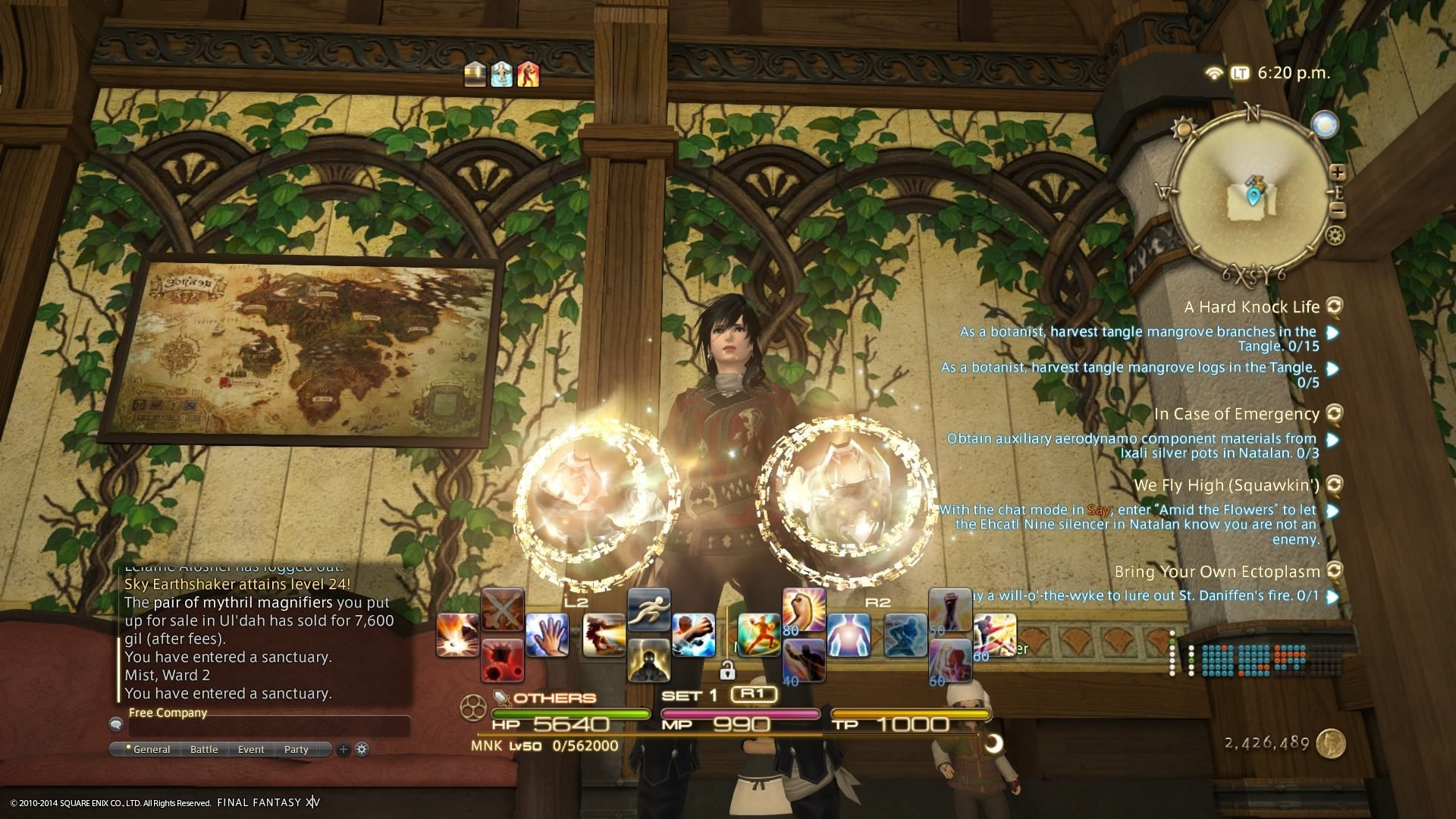Open the In Case of Emergency quest
1456x819 pixels.
tap(1236, 414)
